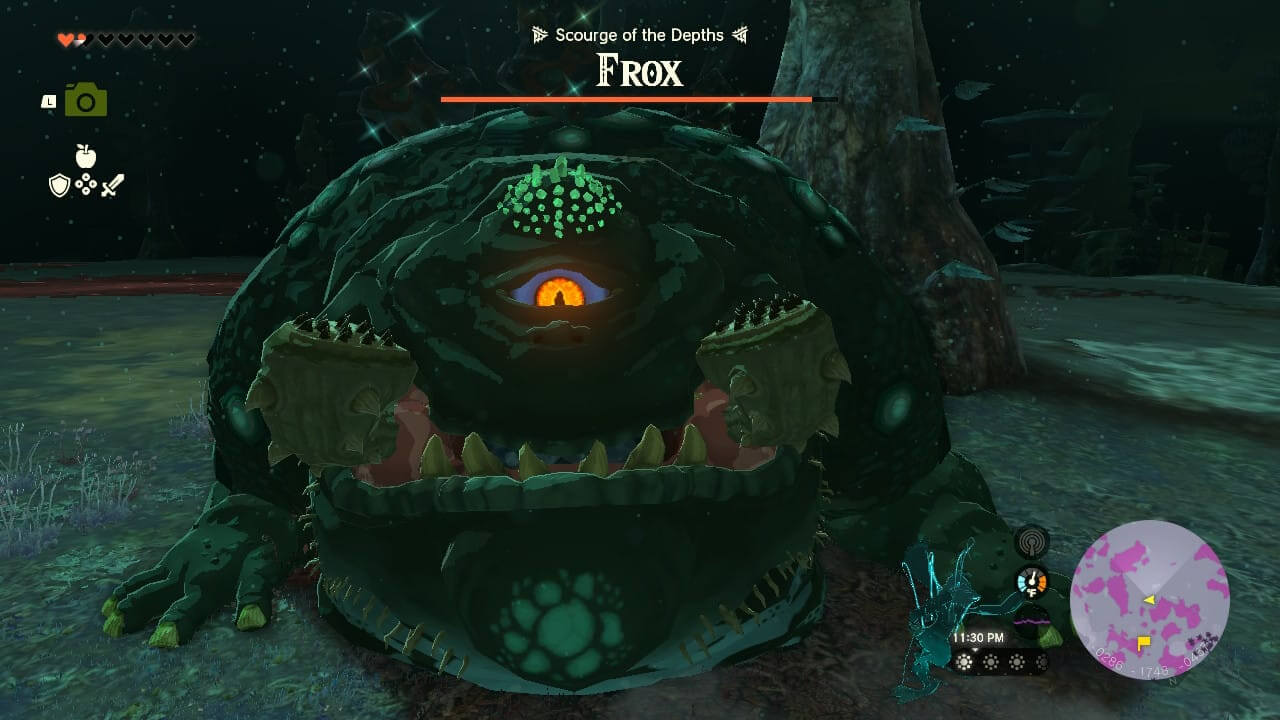This screenshot has width=1280, height=720.
Task: Expand the circular minimap
Action: (x=1150, y=600)
